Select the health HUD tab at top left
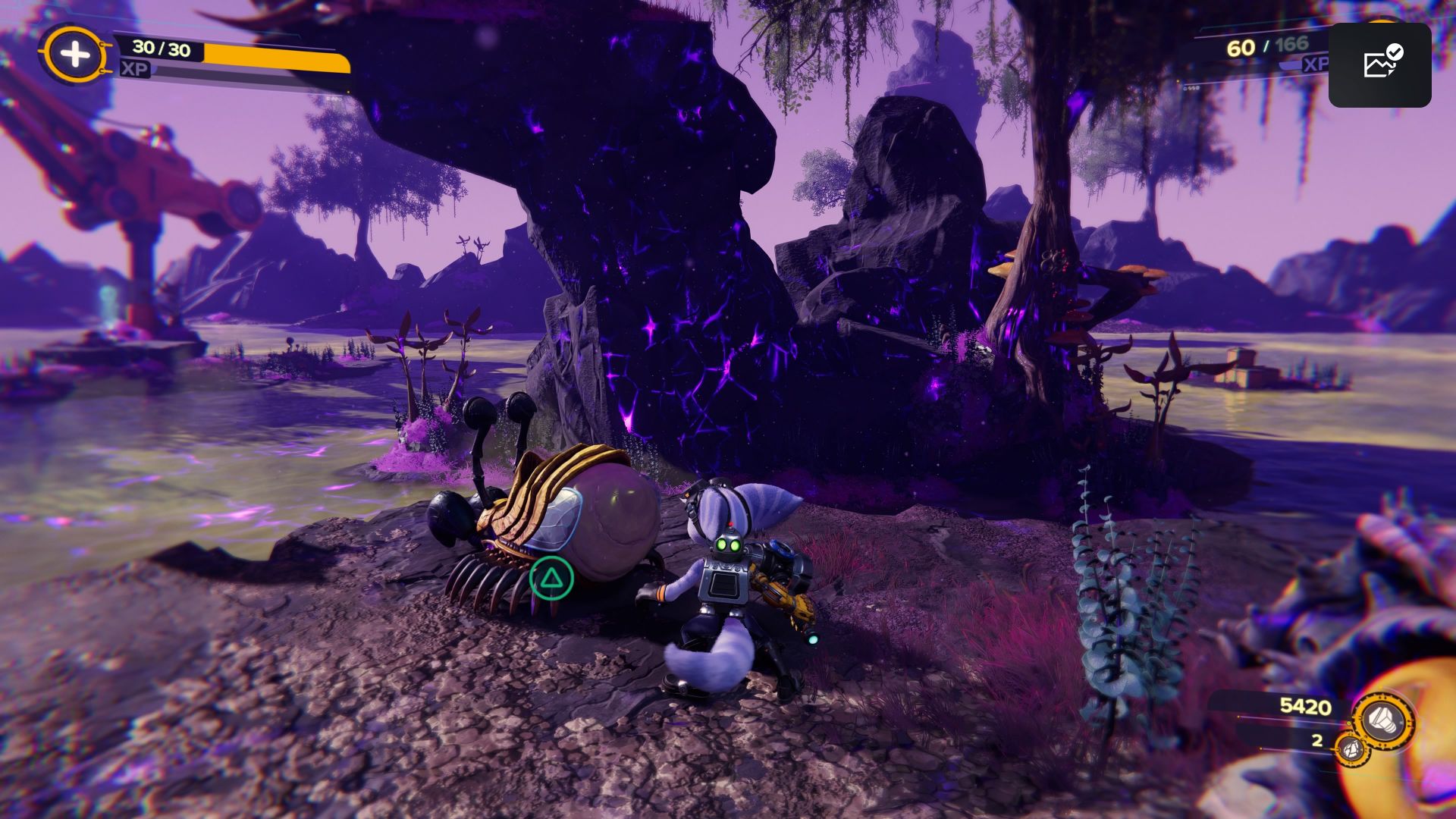The image size is (1456, 819). coord(74,53)
